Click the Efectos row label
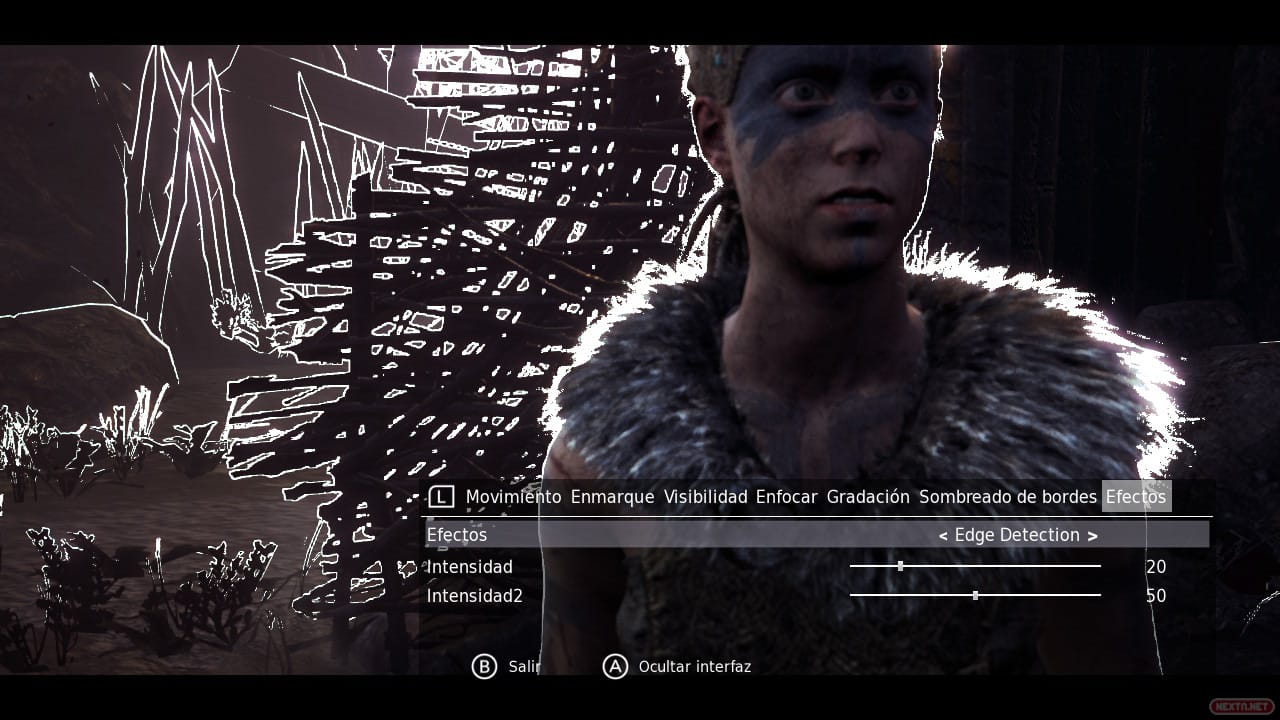 pos(457,535)
